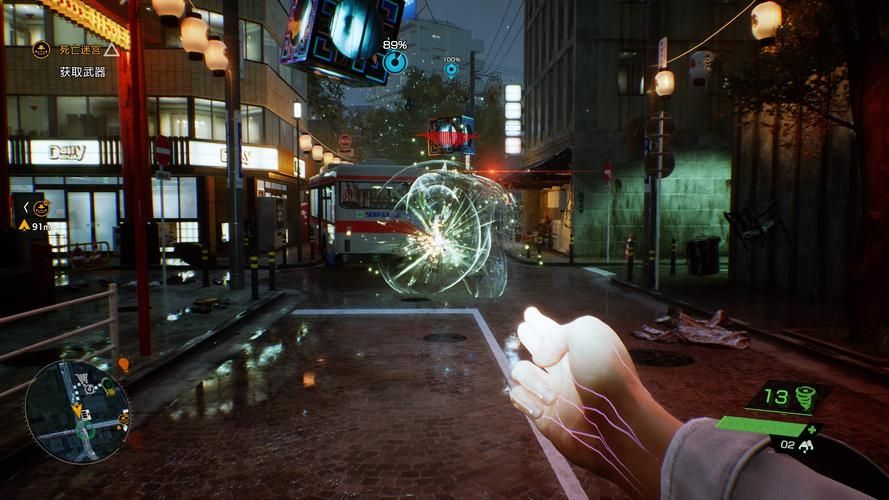Select the 100% blue location pin marker
The width and height of the screenshot is (889, 500).
[451, 70]
